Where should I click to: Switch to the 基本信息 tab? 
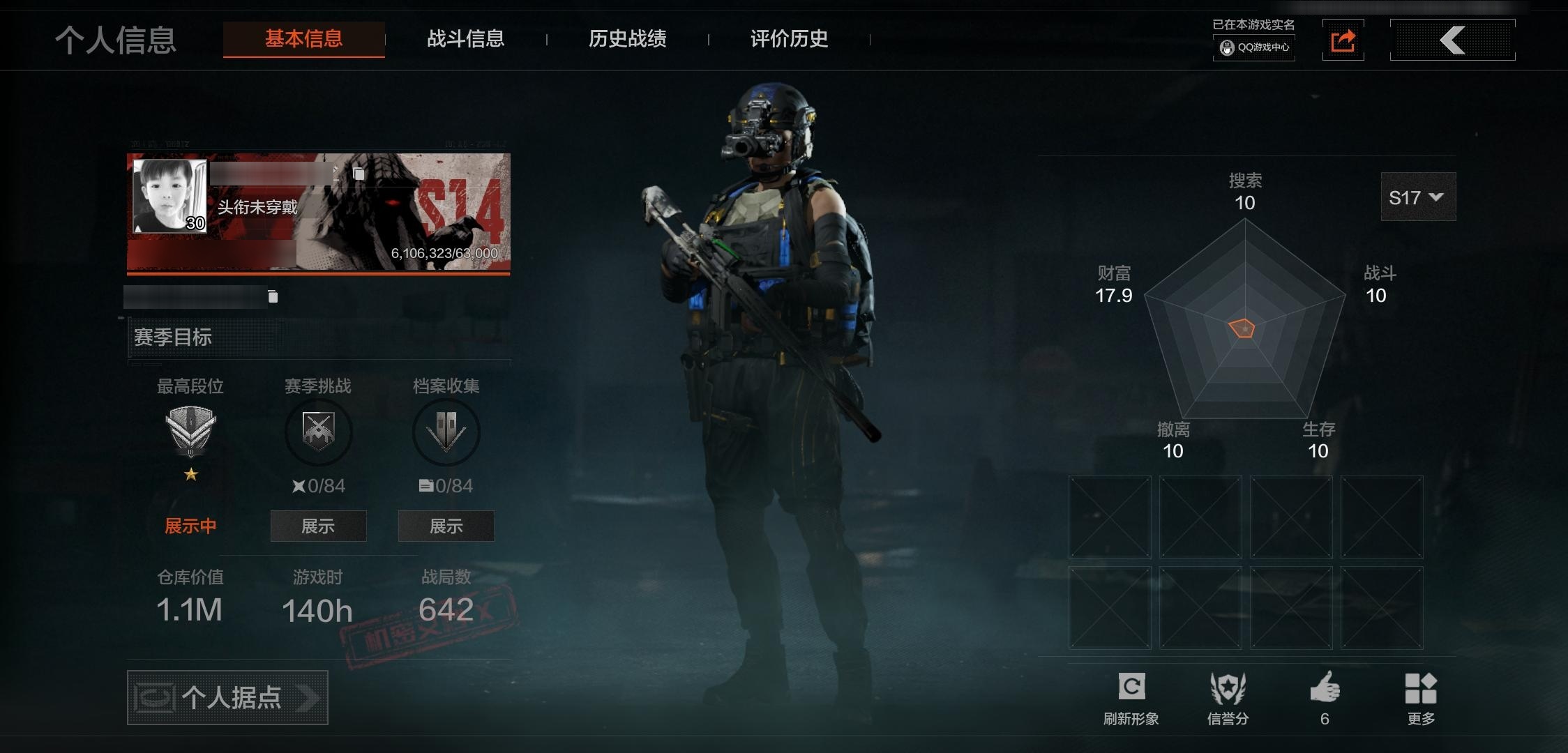pyautogui.click(x=303, y=39)
